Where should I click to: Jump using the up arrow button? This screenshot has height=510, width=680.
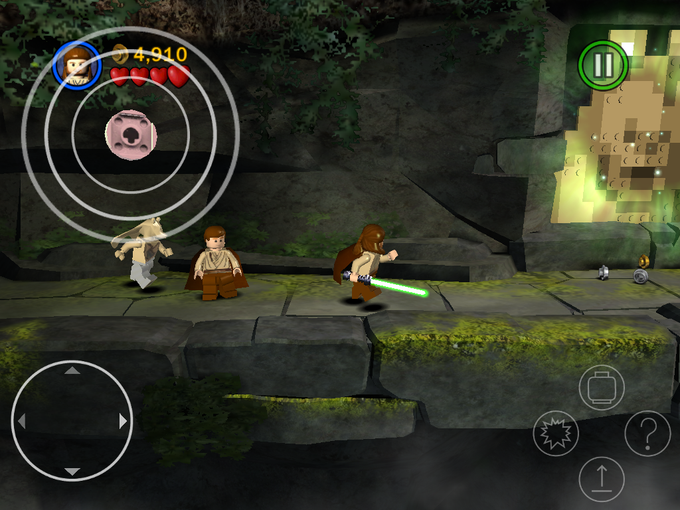602,479
